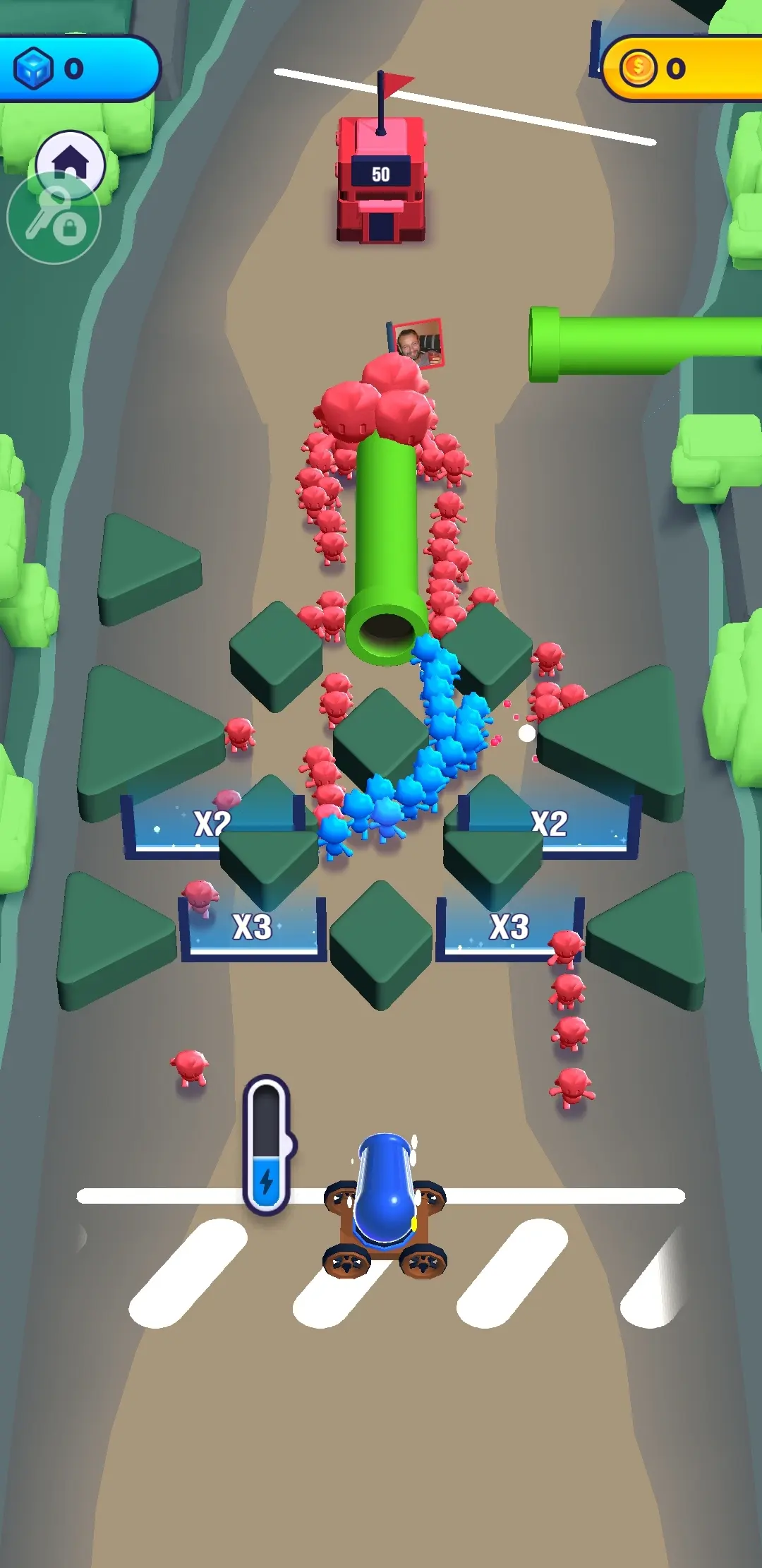Open the locked key icon
762x1568 pixels.
[54, 218]
